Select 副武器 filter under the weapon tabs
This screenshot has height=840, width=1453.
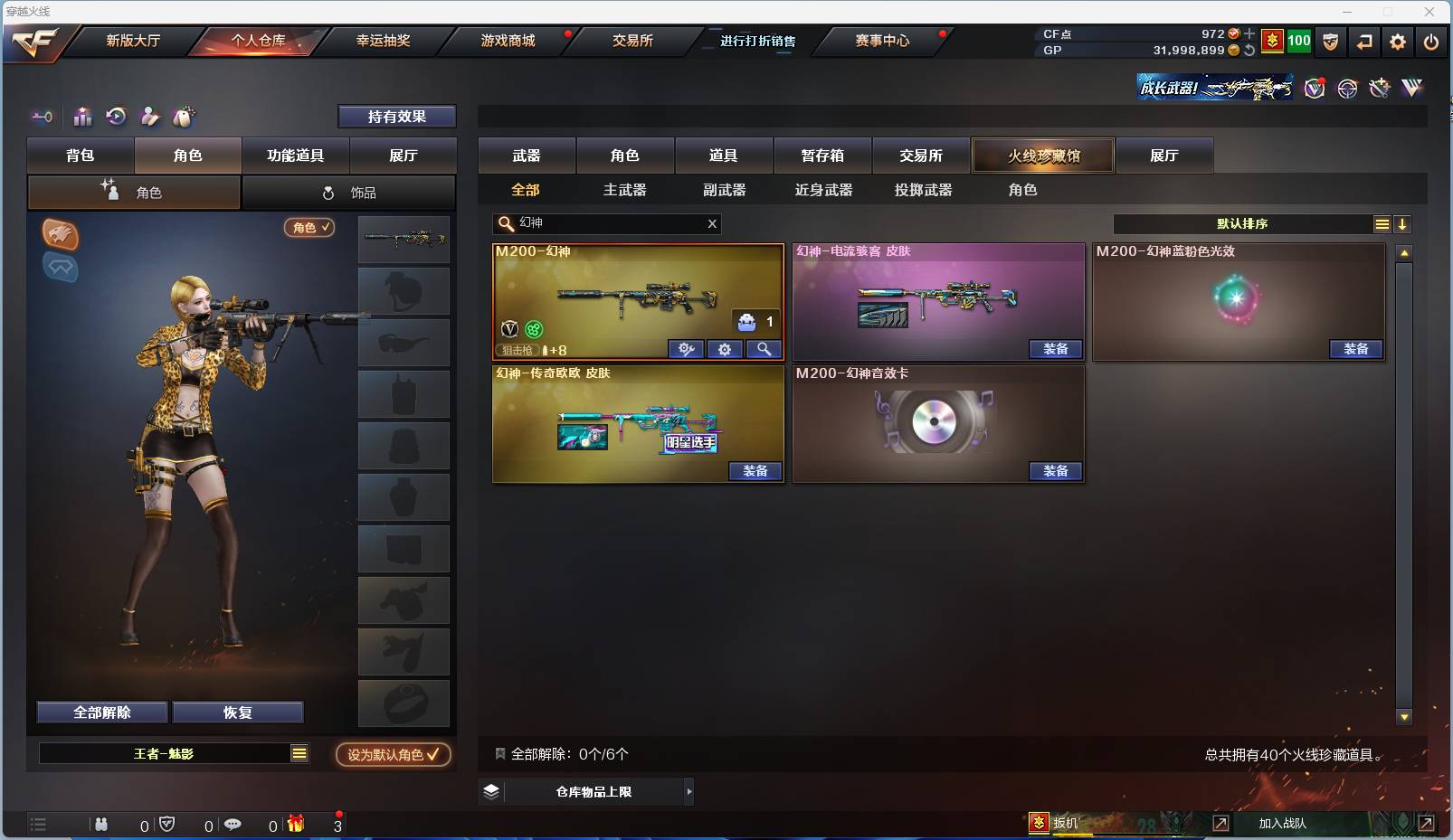point(724,190)
